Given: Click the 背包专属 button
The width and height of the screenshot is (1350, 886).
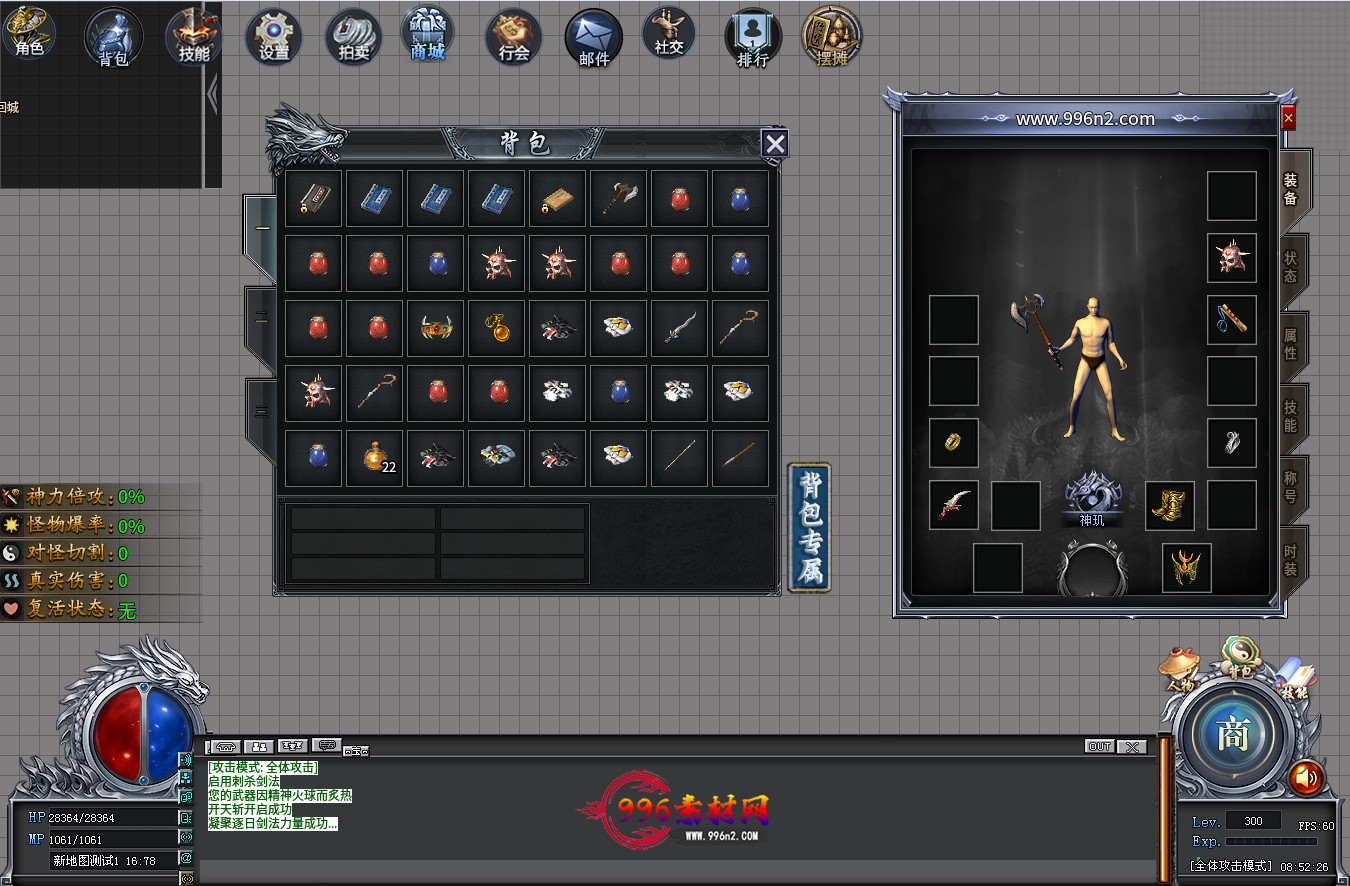Looking at the screenshot, I should click(x=809, y=527).
